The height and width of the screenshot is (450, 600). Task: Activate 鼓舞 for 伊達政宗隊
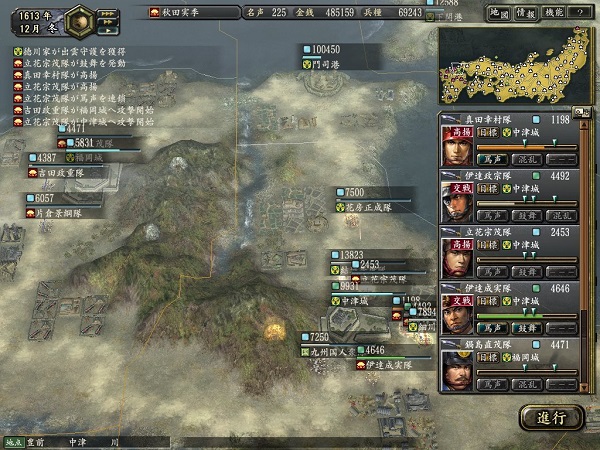tap(525, 215)
